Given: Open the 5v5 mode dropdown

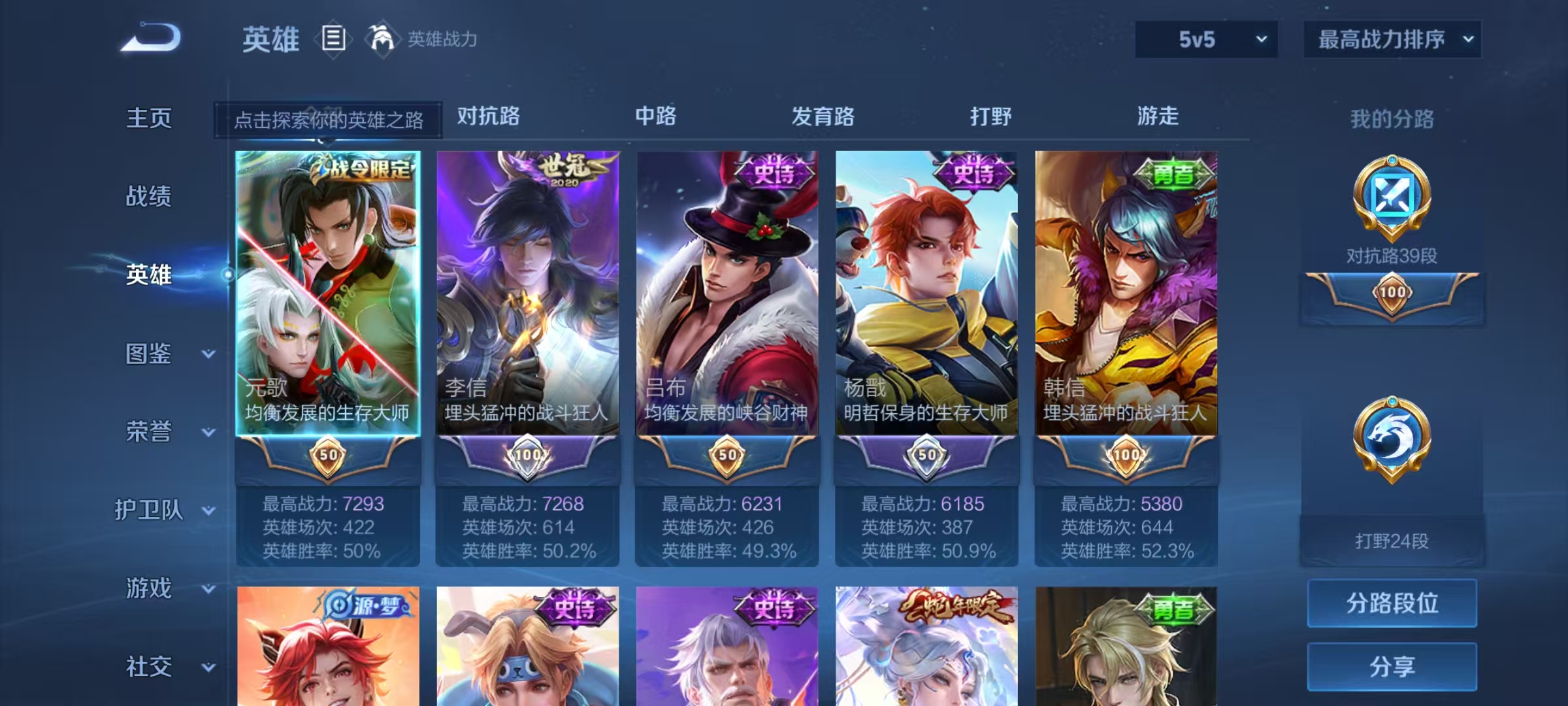Looking at the screenshot, I should (1205, 39).
